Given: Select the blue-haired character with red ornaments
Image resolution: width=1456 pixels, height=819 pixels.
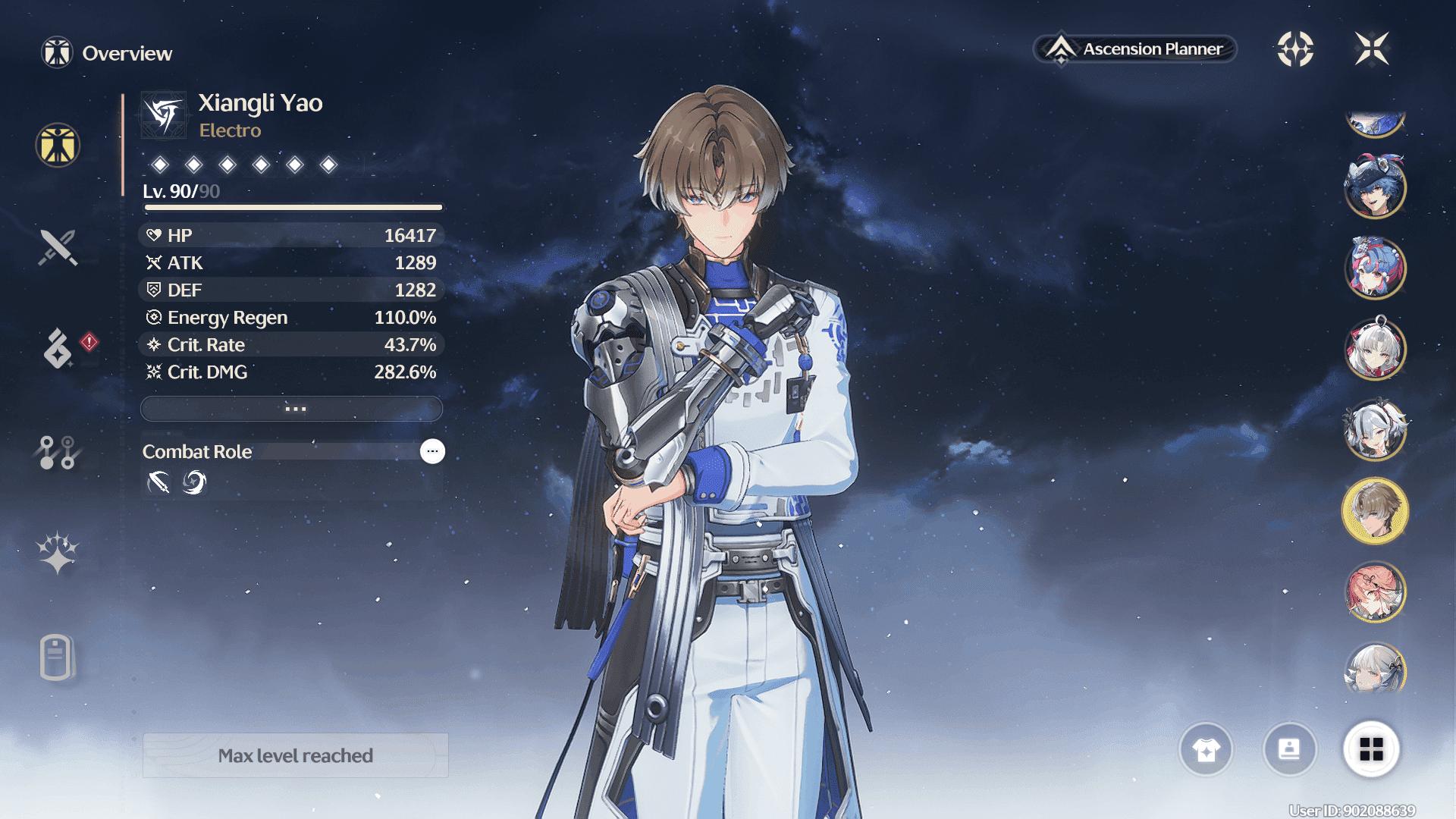Looking at the screenshot, I should [1375, 268].
